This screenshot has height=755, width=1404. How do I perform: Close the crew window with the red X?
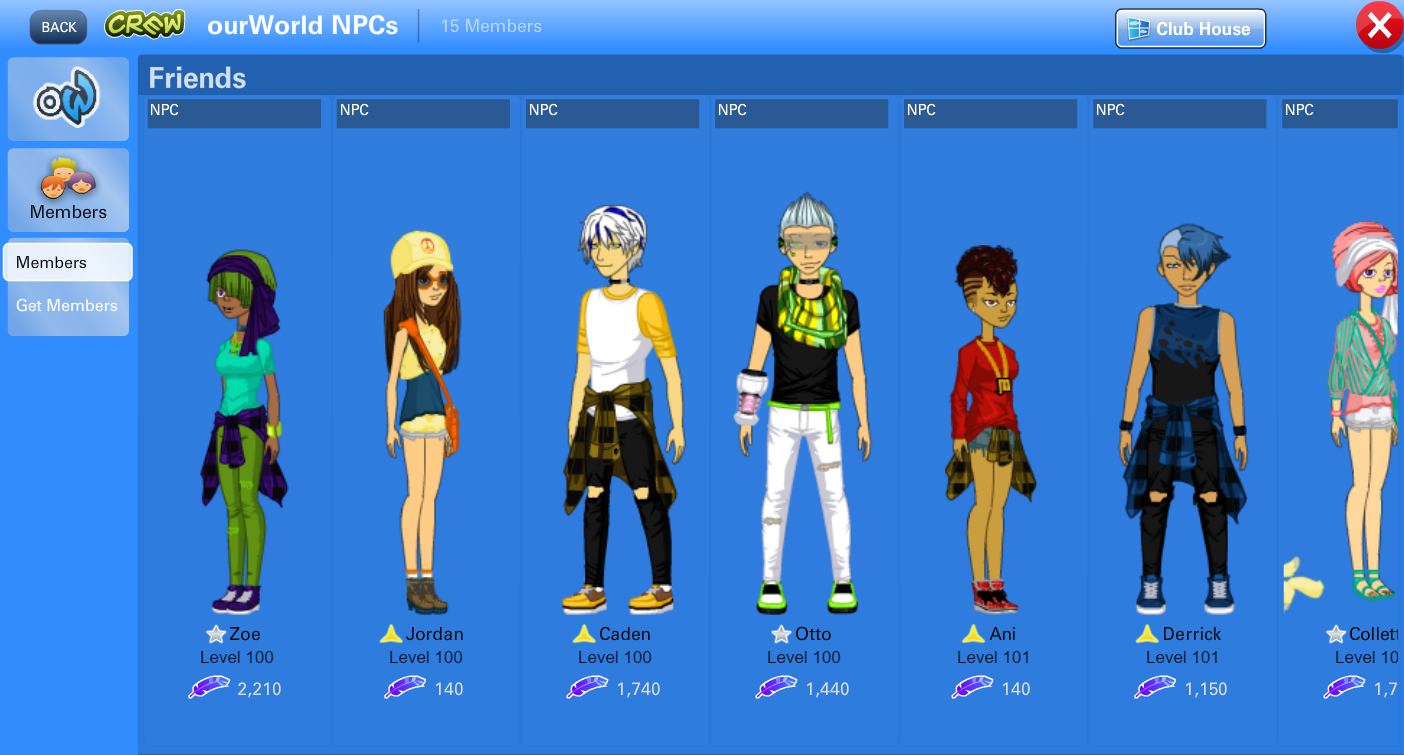coord(1379,27)
